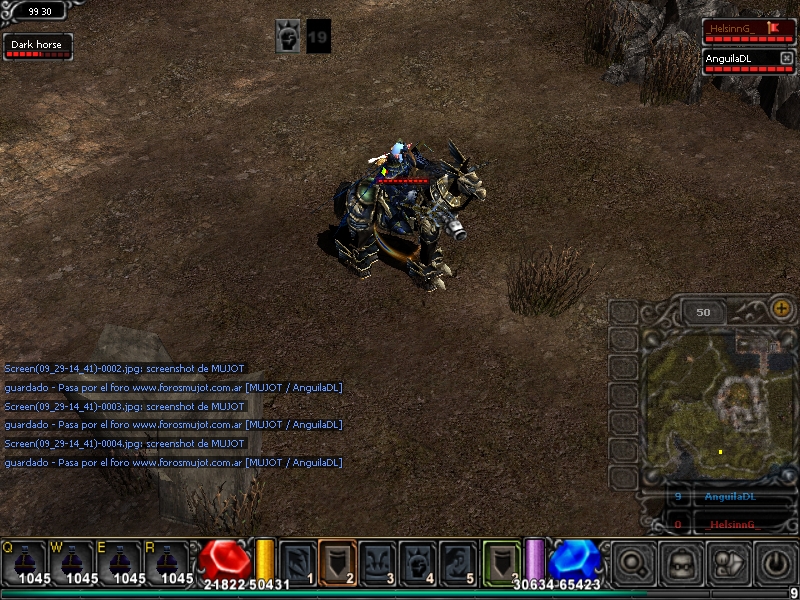Click the minimap
Screen dimensions: 800x600
click(718, 400)
